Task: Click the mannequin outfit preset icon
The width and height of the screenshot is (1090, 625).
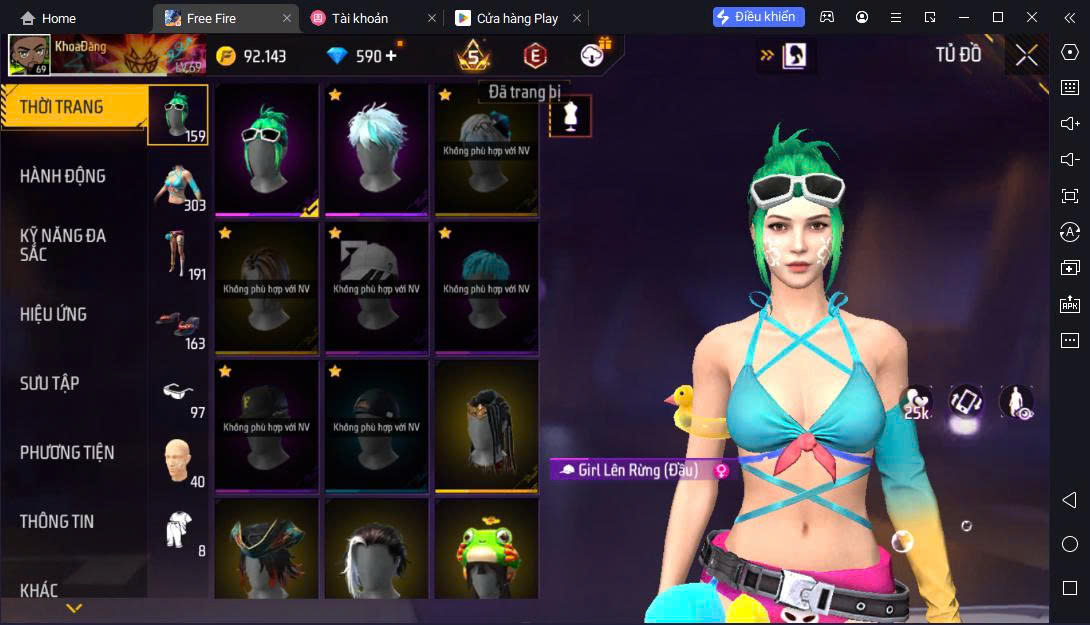Action: [571, 116]
